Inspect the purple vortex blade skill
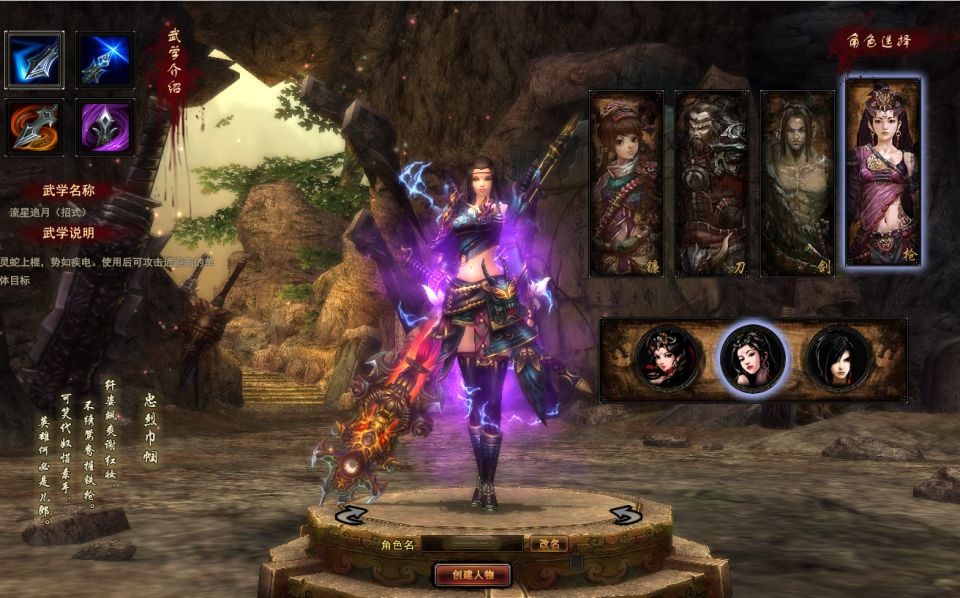 point(105,127)
